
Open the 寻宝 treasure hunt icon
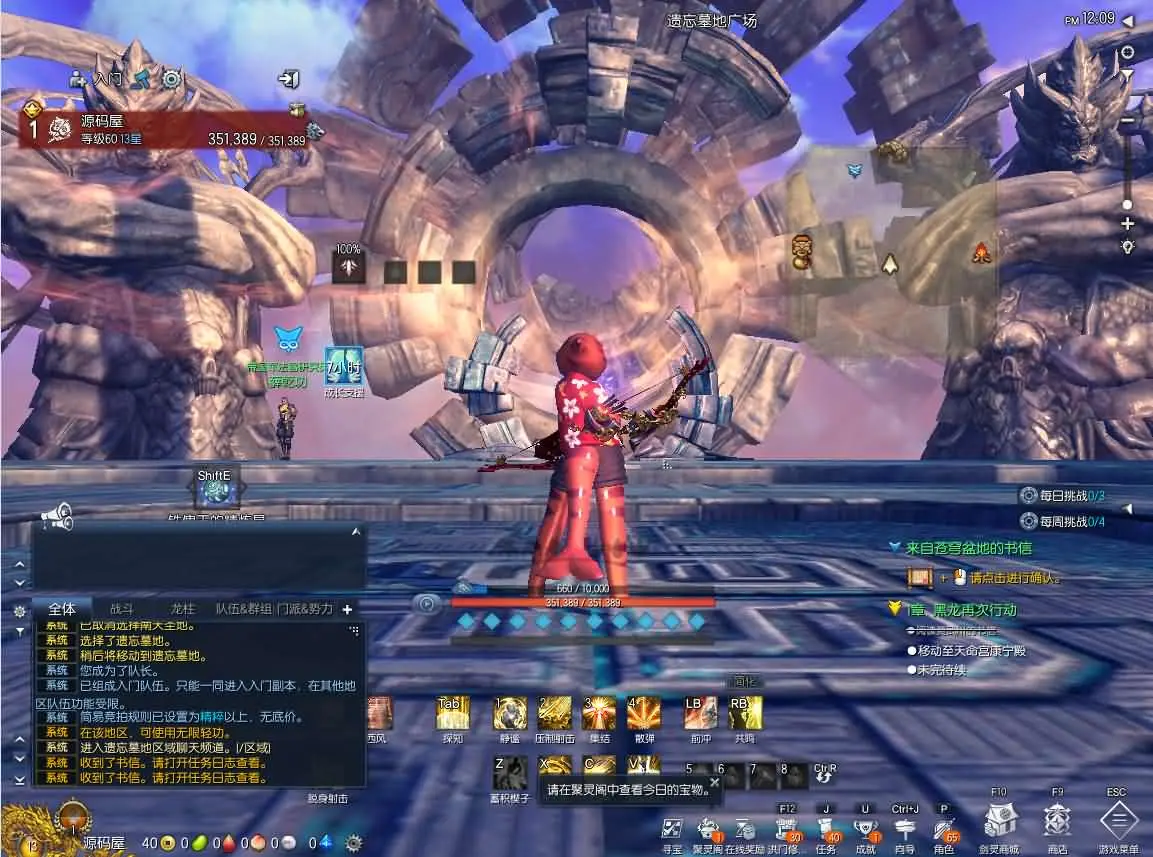[673, 828]
